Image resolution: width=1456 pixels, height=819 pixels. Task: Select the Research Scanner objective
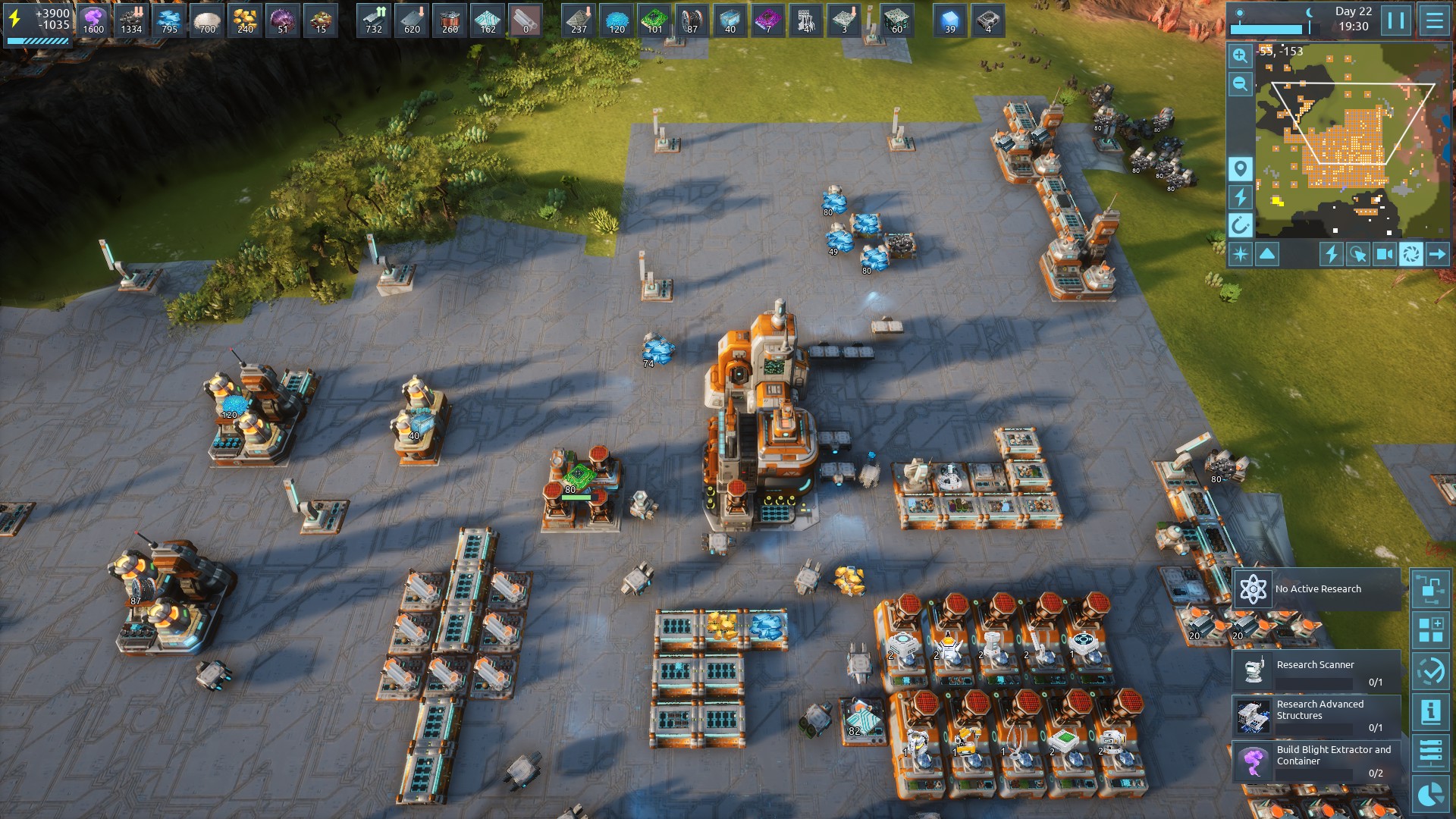[1316, 671]
